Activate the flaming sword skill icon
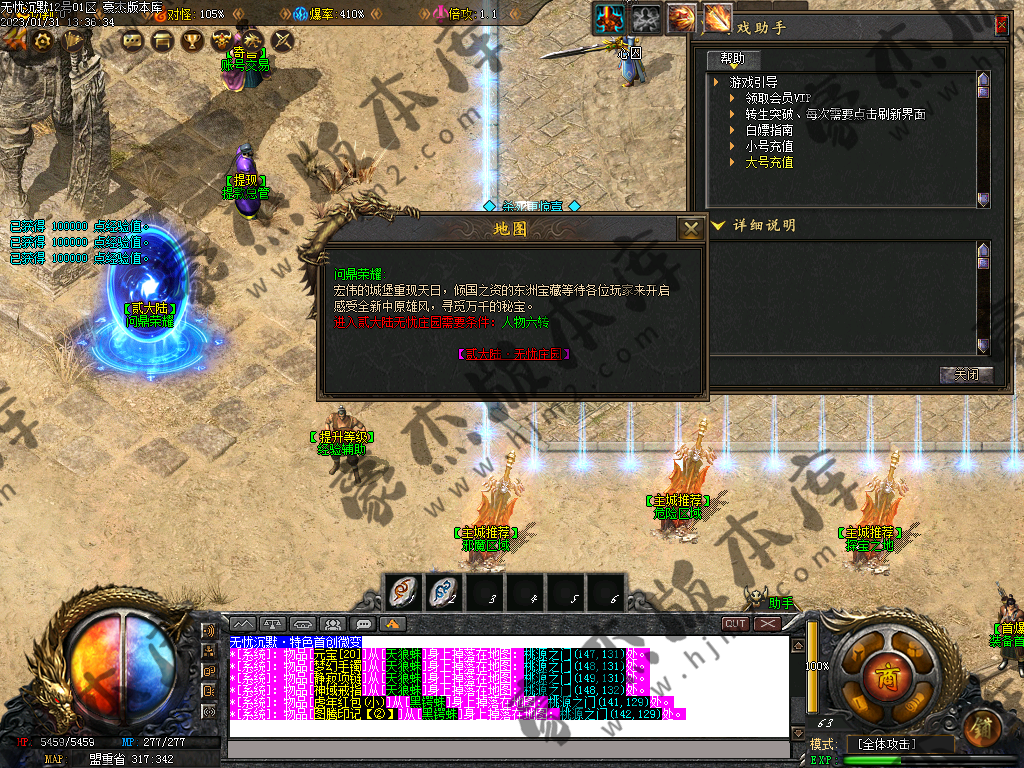The image size is (1024, 768). tap(717, 17)
